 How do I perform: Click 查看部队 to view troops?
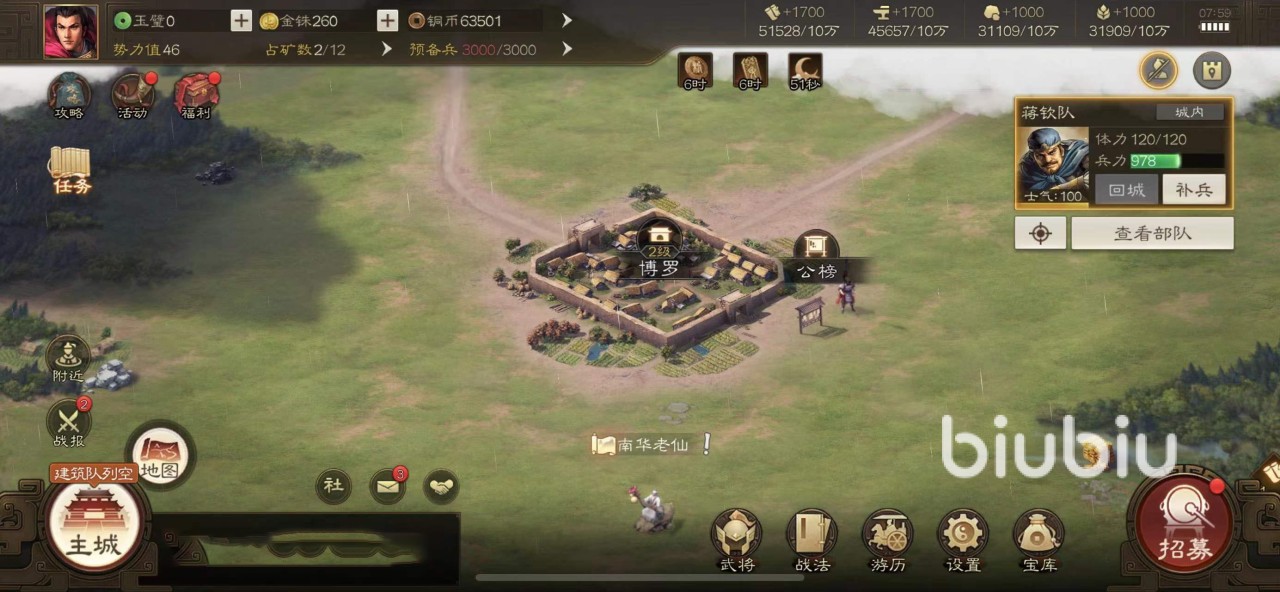tap(1152, 234)
